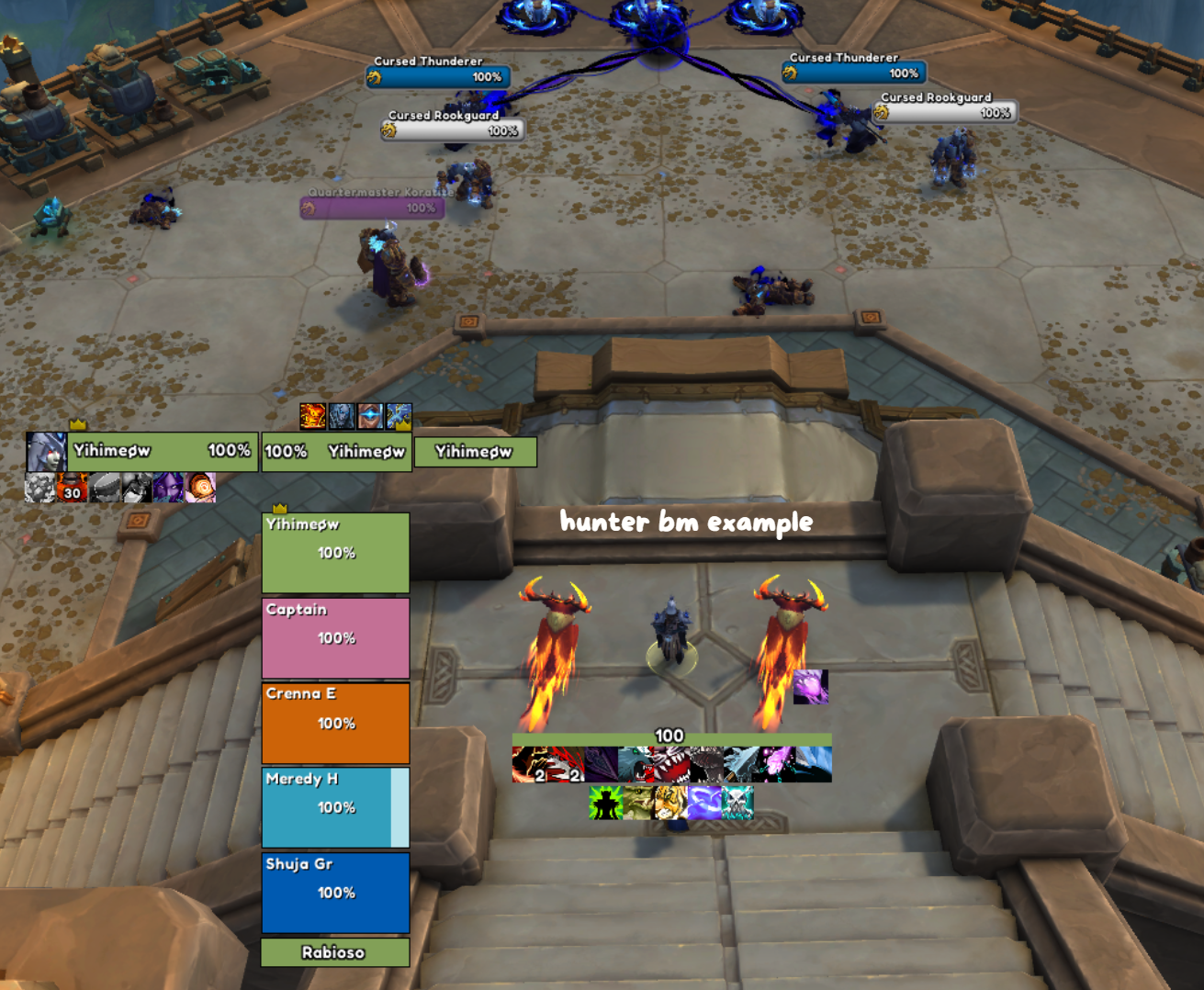Click the glowing blue eye buff icon

point(370,417)
